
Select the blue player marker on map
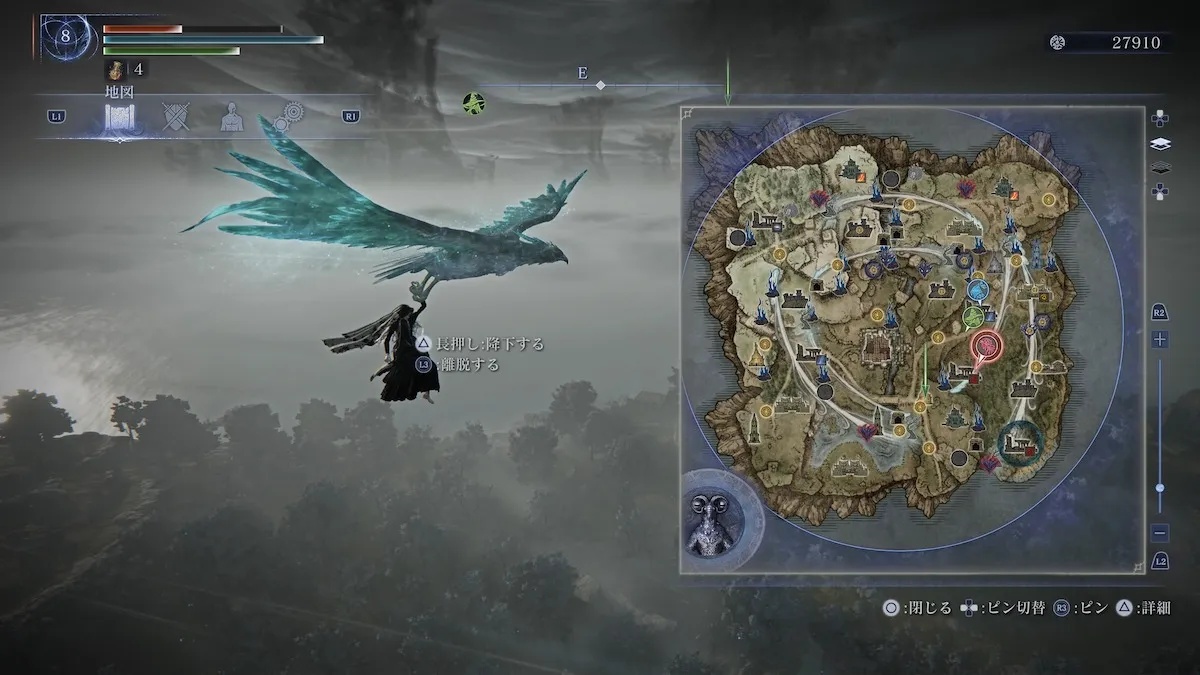coord(978,290)
